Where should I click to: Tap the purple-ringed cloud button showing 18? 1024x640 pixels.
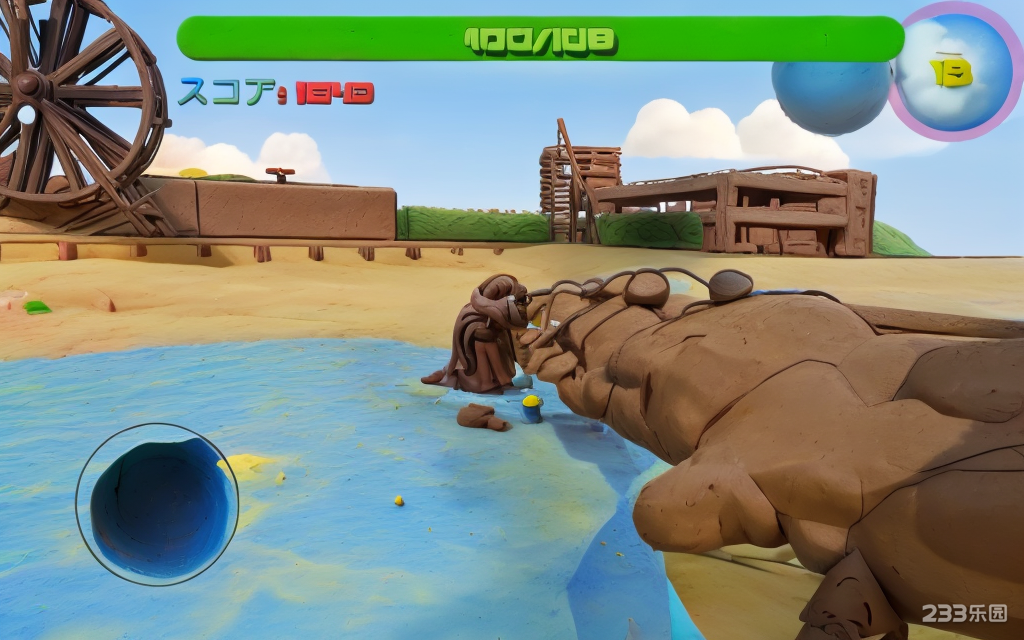tap(953, 71)
